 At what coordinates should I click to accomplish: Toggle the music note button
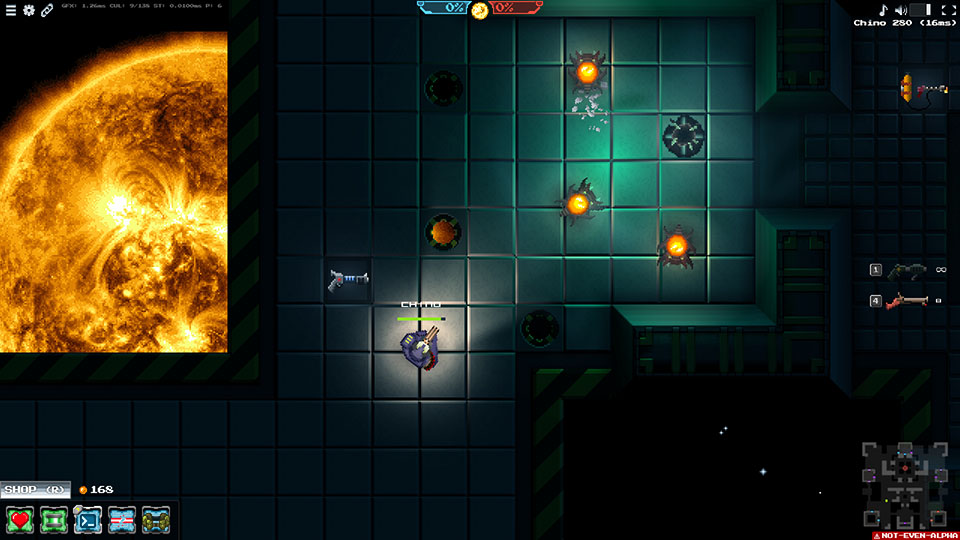coord(883,10)
